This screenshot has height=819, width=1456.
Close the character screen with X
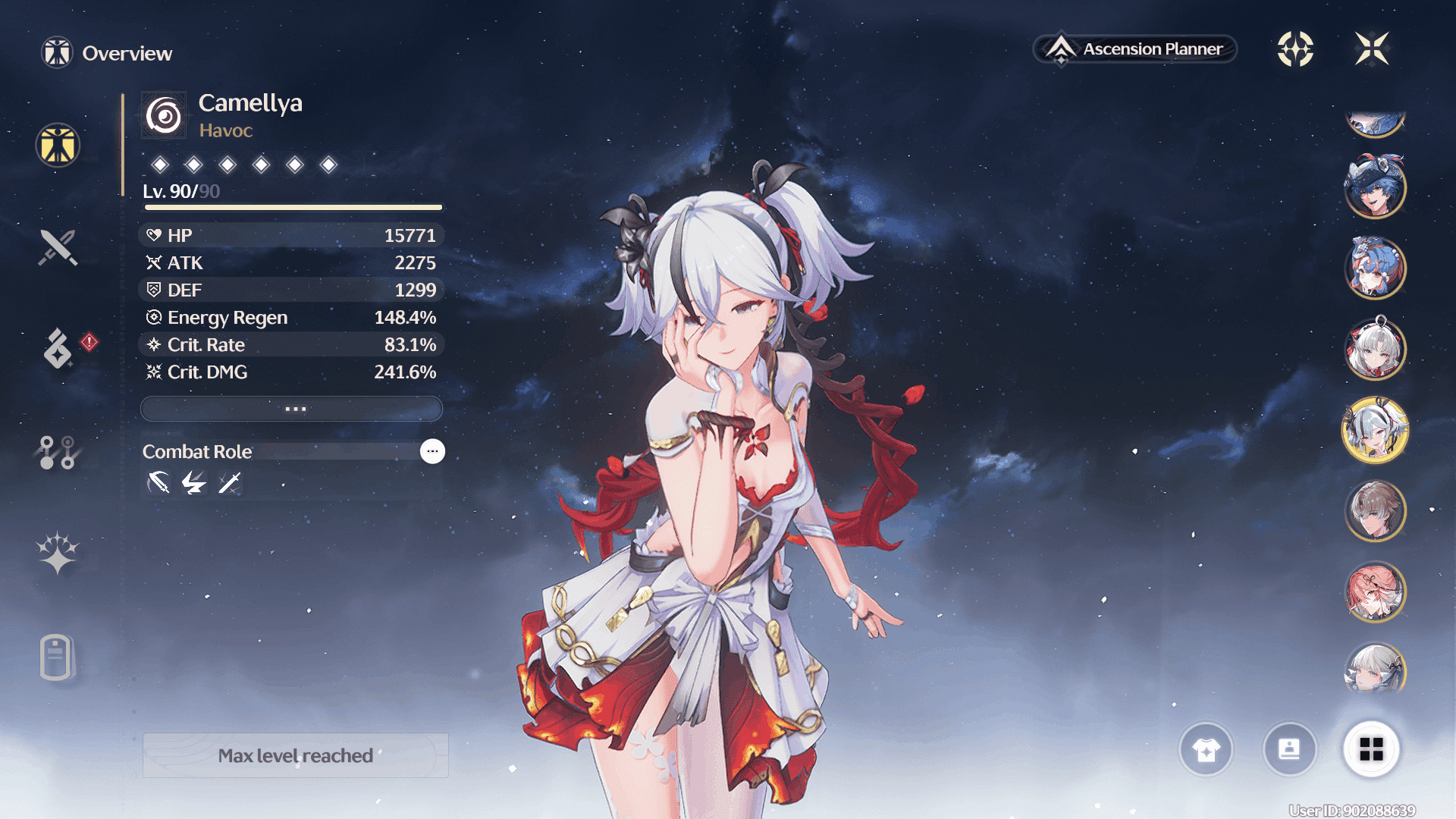[x=1372, y=49]
